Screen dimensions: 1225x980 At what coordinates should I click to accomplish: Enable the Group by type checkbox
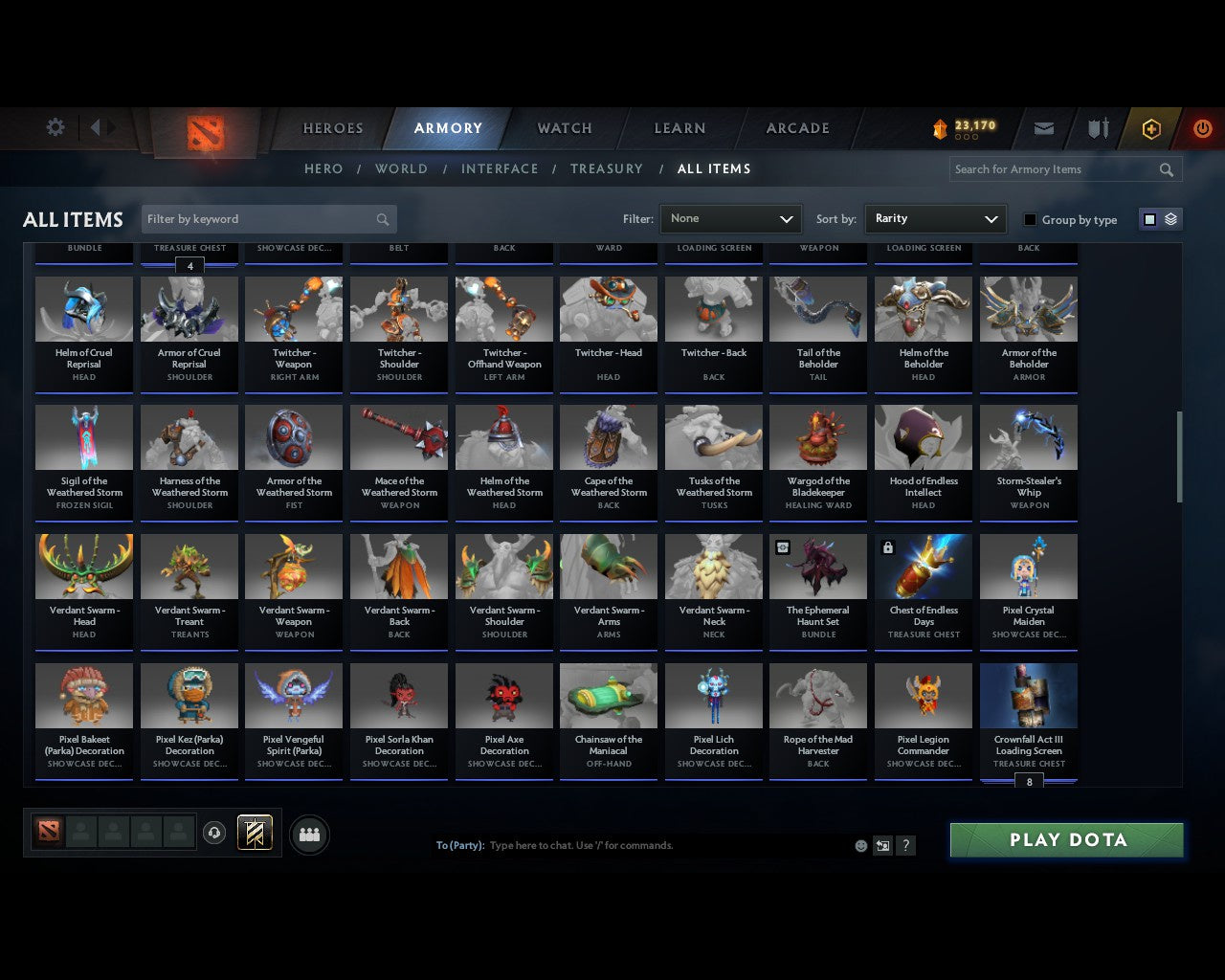coord(1030,219)
